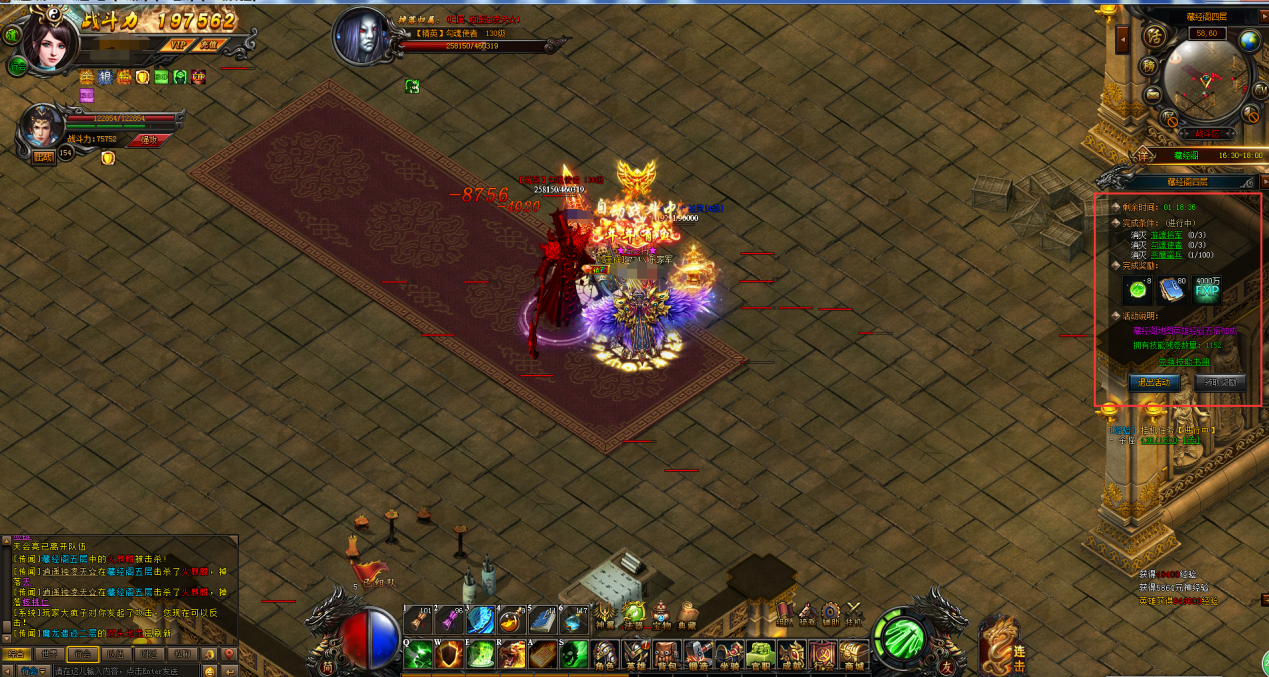Claim rewards with the 领取奖励 button
Viewport: 1269px width, 677px height.
point(1219,382)
